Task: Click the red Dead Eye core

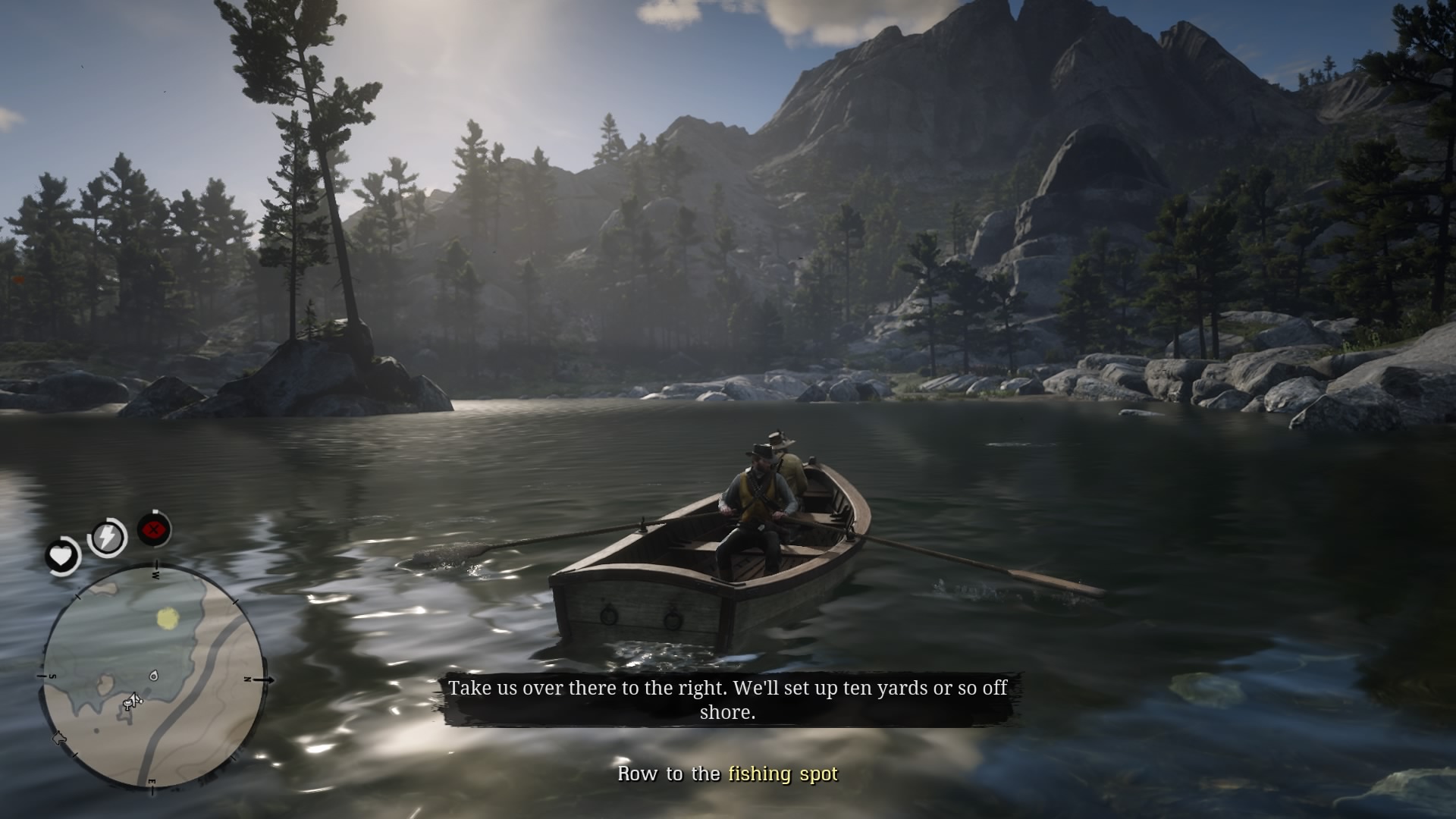Action: coord(155,530)
